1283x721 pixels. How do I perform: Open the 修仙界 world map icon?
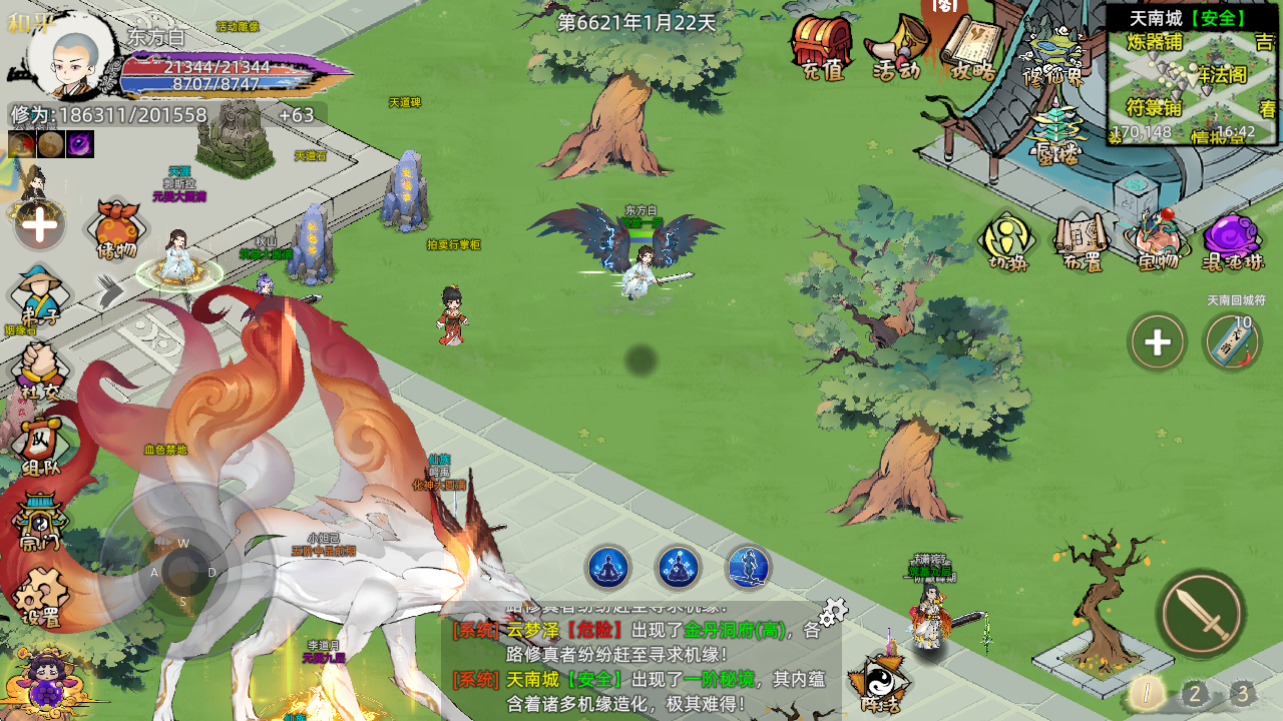[1053, 56]
